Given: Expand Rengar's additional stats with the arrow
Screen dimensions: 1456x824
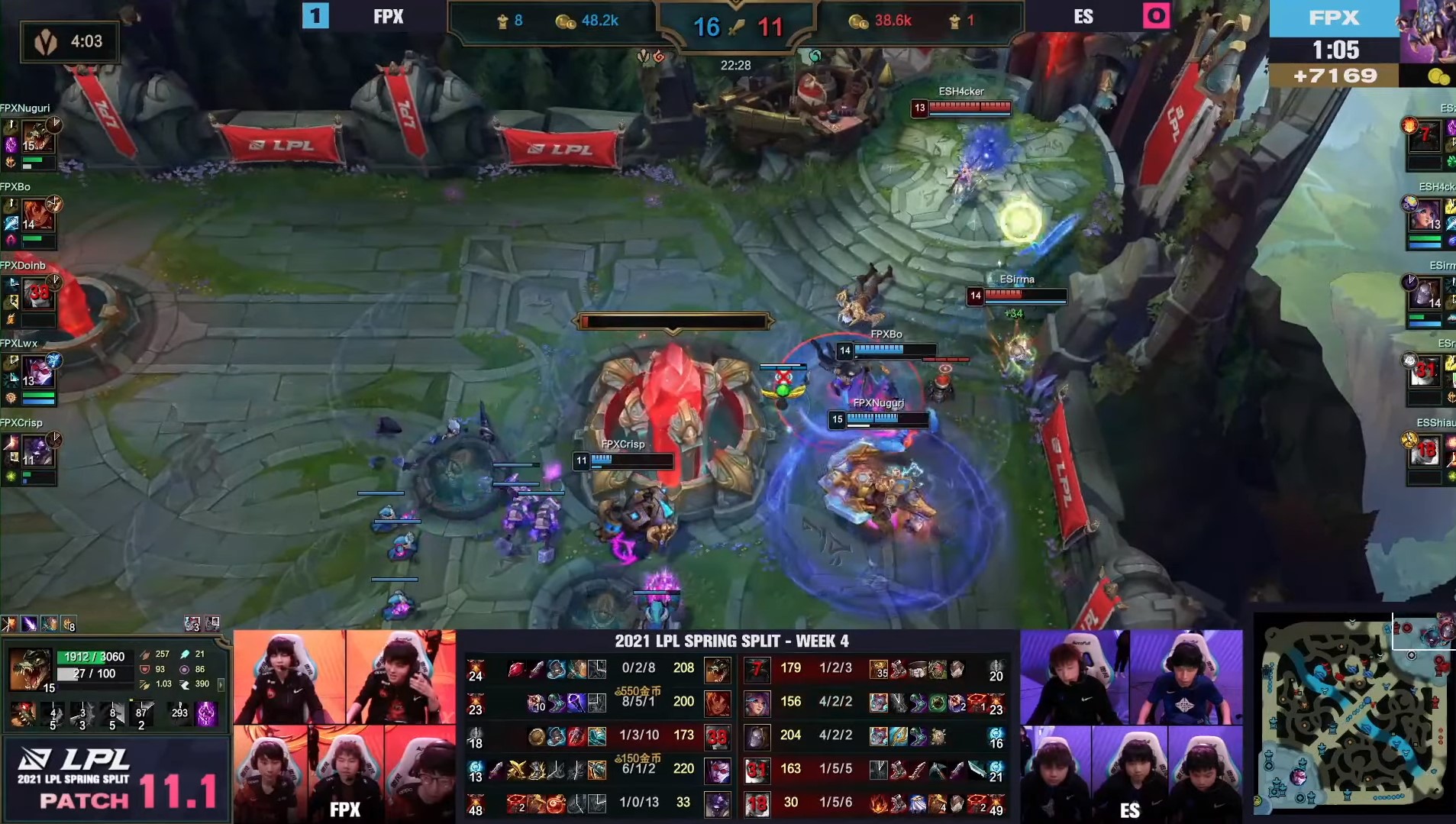Looking at the screenshot, I should 221,685.
